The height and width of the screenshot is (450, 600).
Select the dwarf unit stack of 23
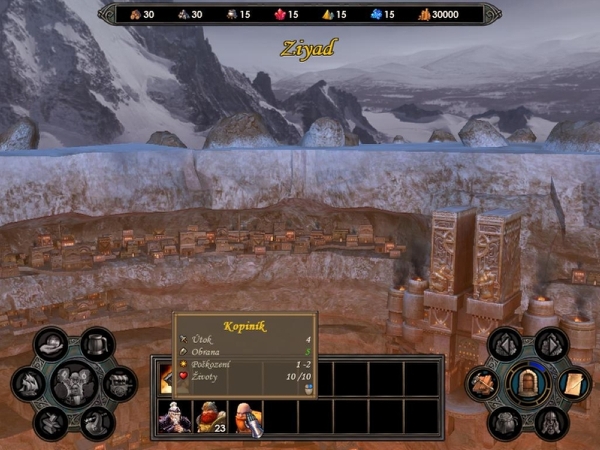coord(210,416)
